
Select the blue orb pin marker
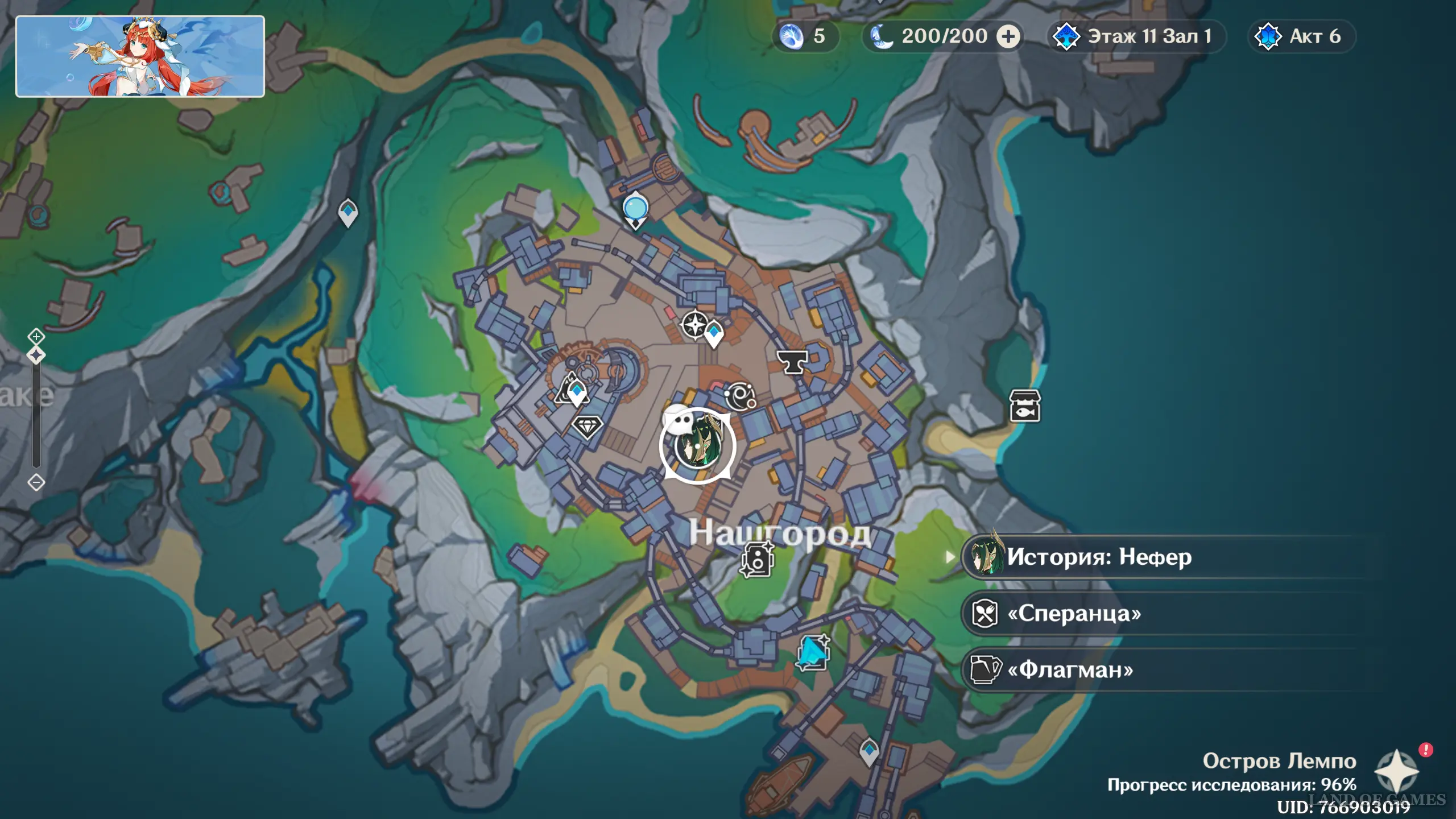635,208
